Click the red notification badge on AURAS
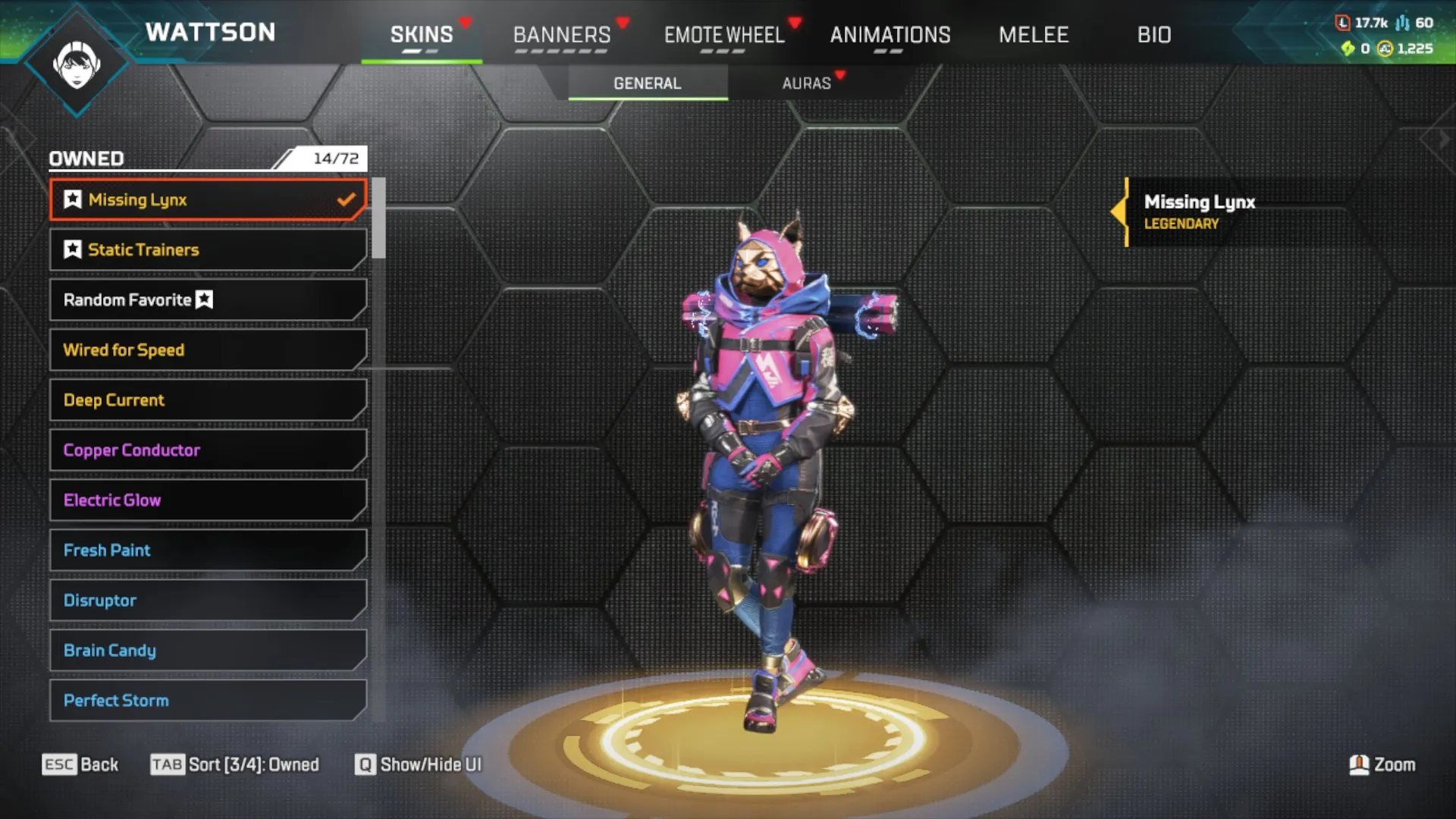 tap(839, 75)
